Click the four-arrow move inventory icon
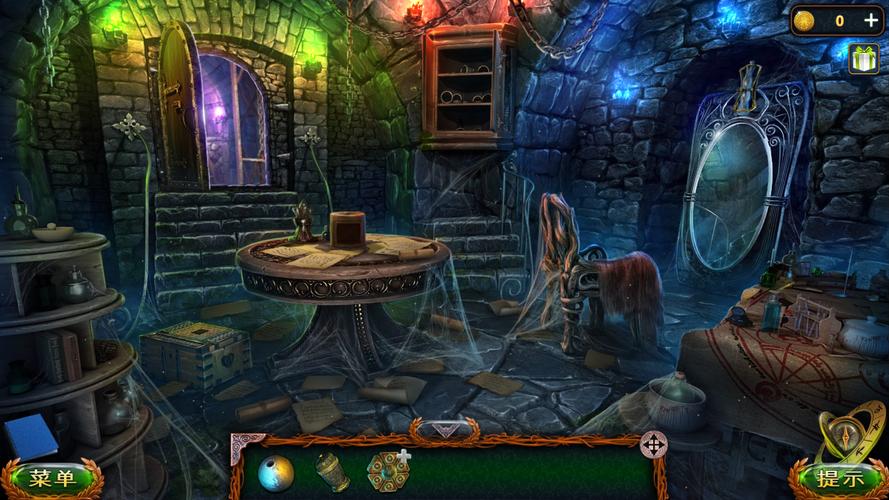The height and width of the screenshot is (500, 889). point(653,443)
